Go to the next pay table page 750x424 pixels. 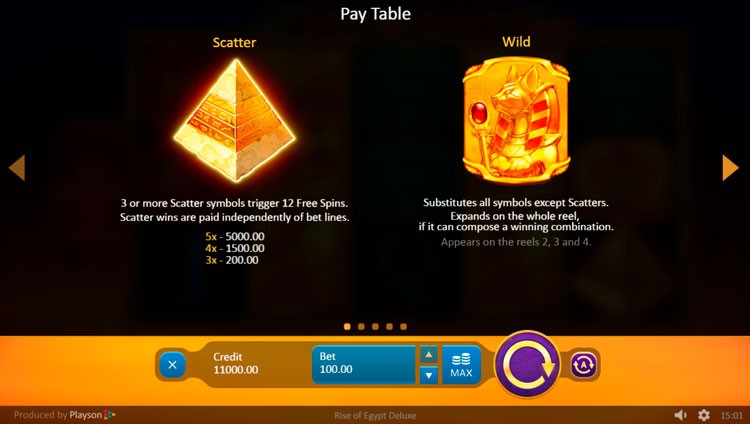pyautogui.click(x=731, y=167)
